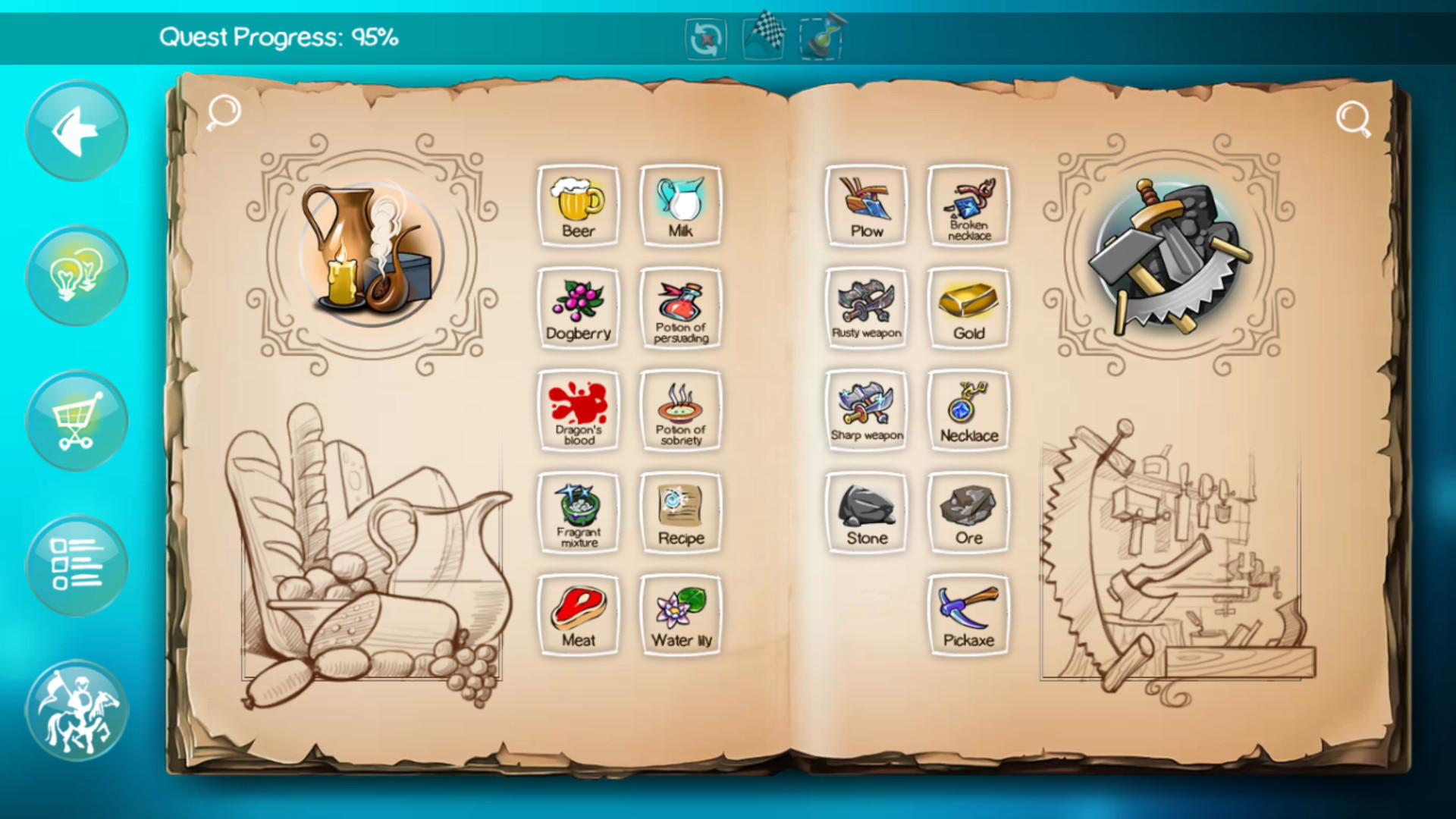Image resolution: width=1456 pixels, height=819 pixels.
Task: Open the in-game shop cart
Action: tap(76, 421)
